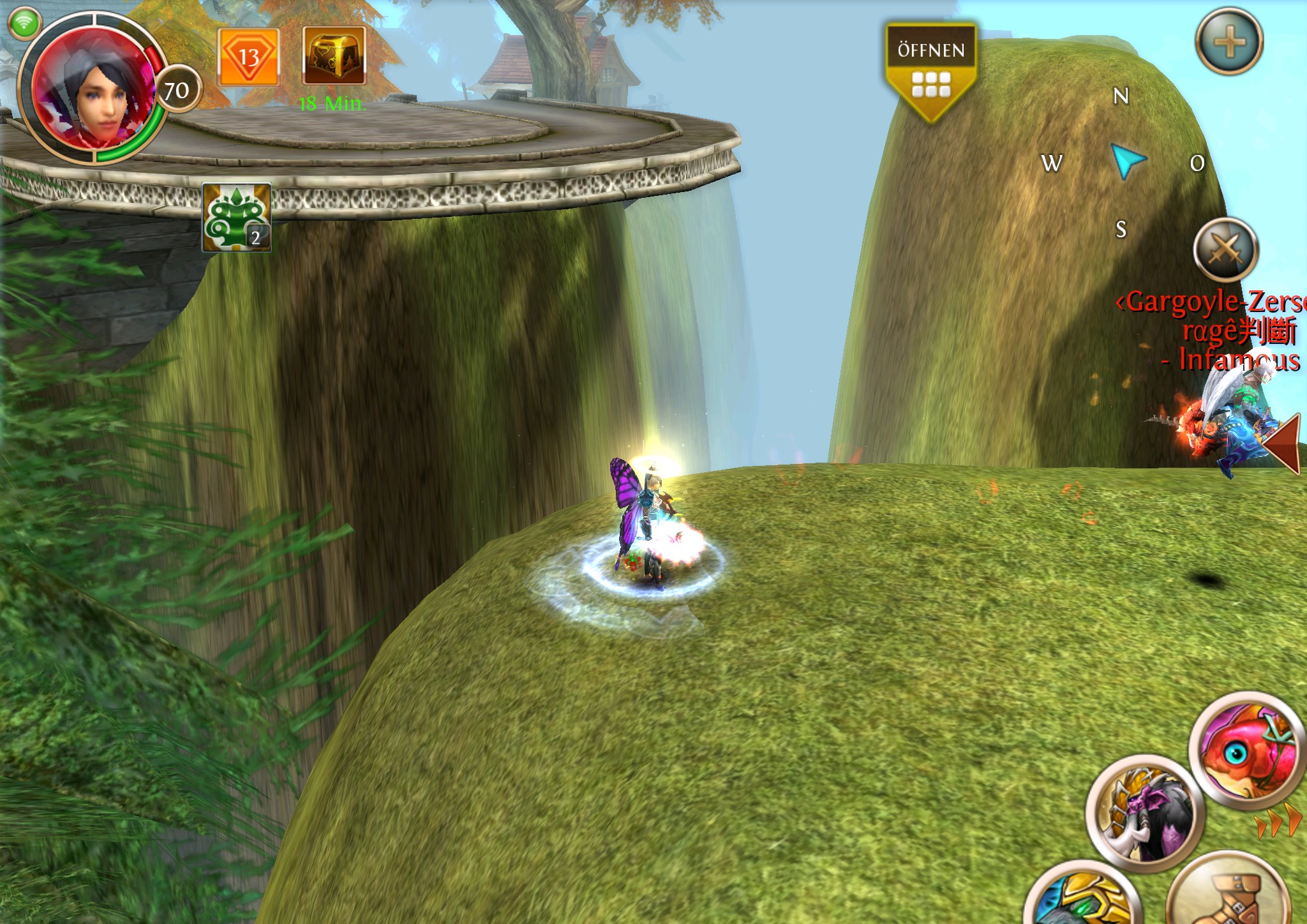Open the character portrait menu

94,89
